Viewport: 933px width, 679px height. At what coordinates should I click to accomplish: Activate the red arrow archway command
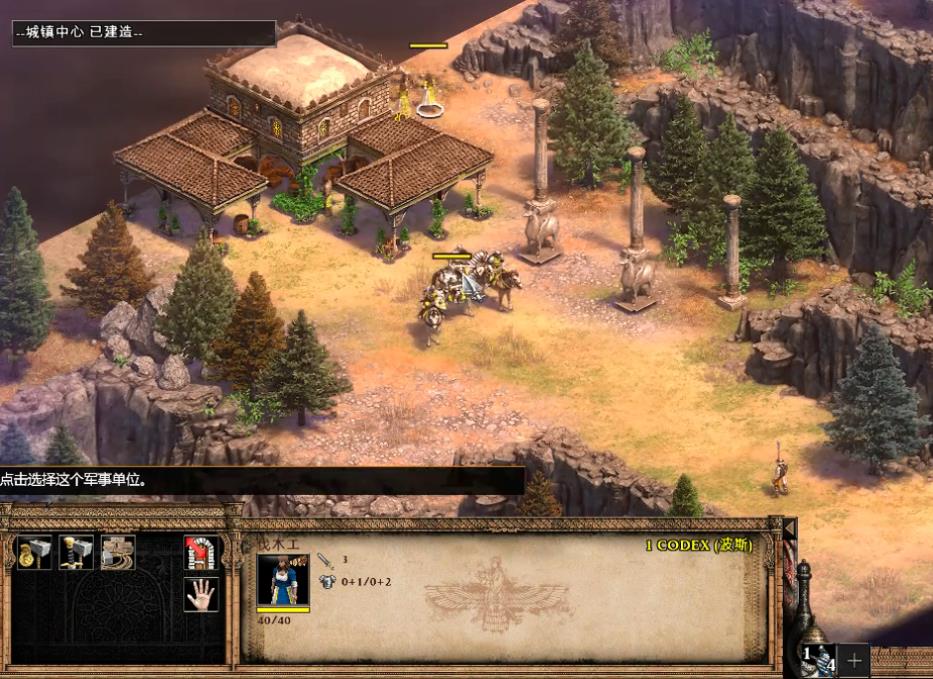coord(201,552)
